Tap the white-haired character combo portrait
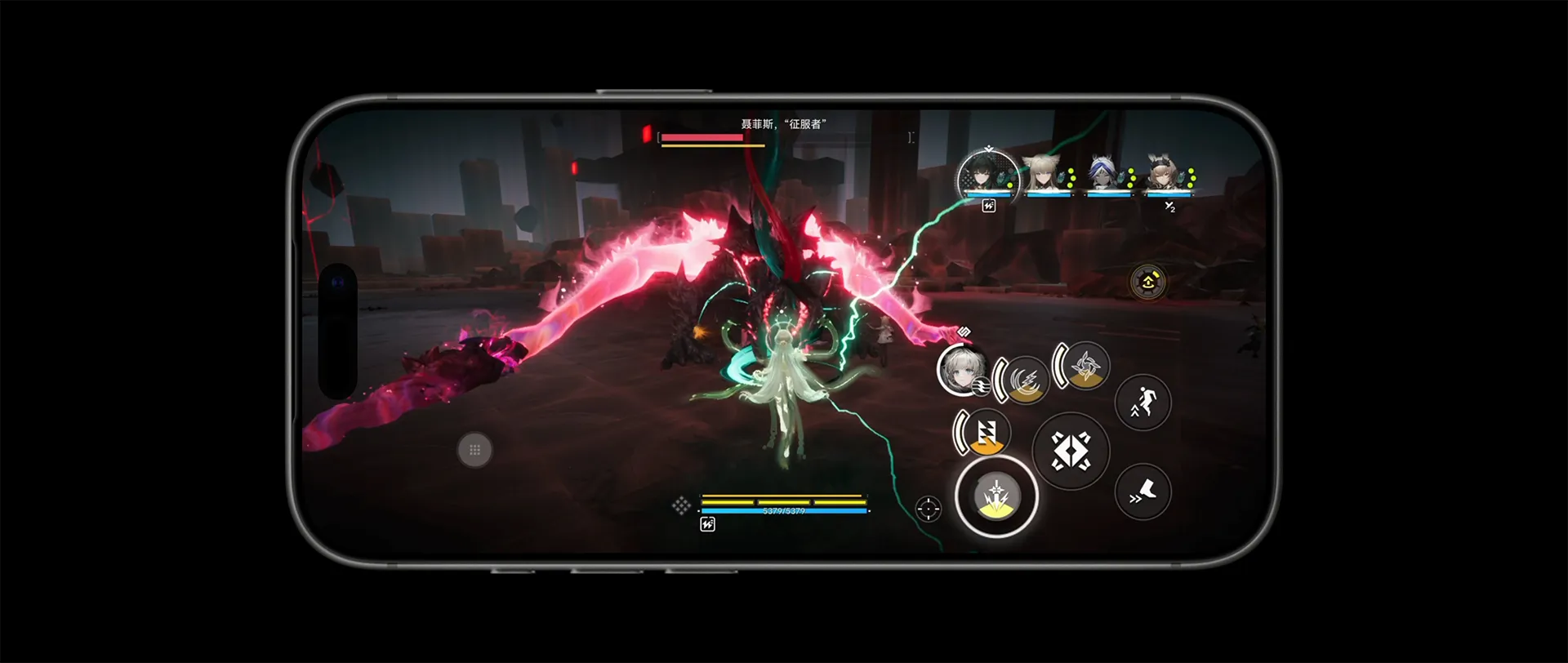1568x663 pixels. click(x=961, y=370)
